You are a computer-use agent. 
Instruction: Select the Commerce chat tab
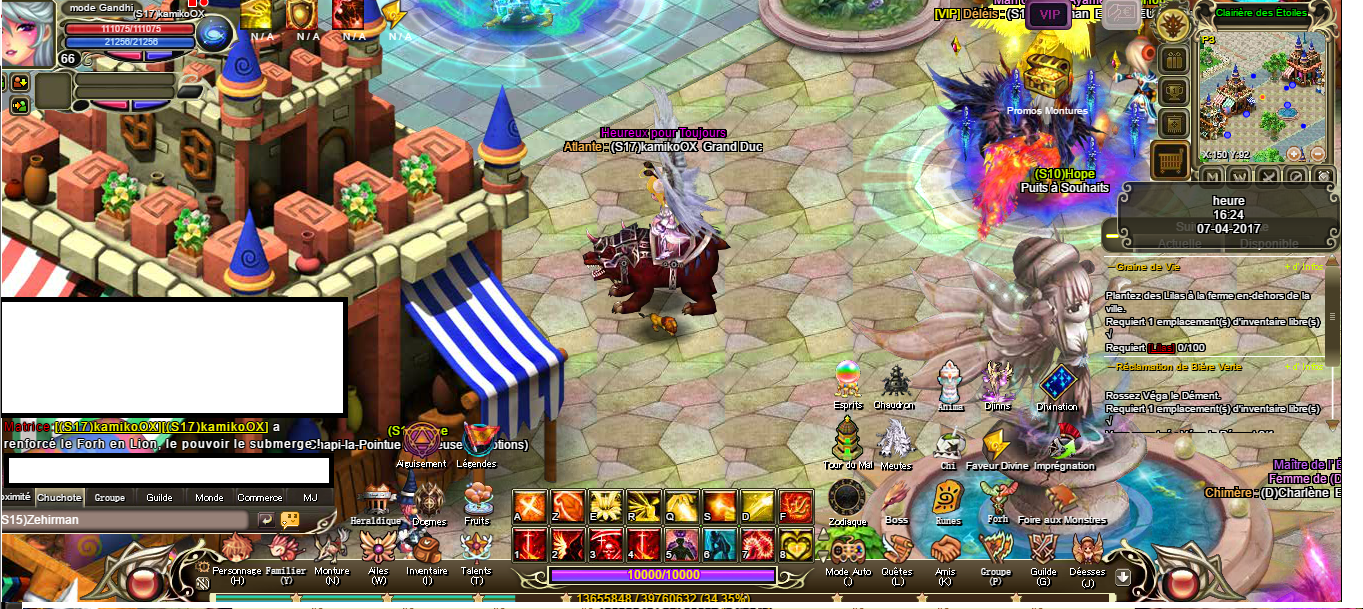pos(259,497)
